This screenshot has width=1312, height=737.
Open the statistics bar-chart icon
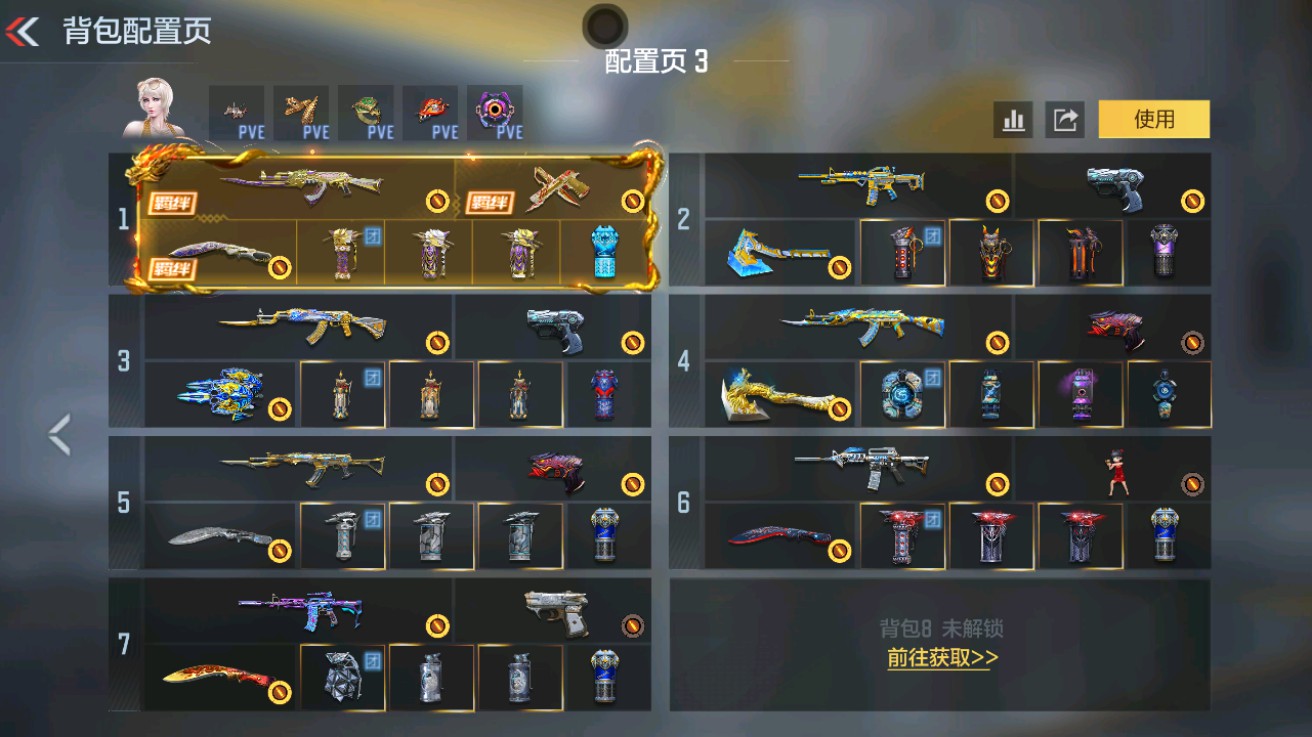pyautogui.click(x=1014, y=119)
